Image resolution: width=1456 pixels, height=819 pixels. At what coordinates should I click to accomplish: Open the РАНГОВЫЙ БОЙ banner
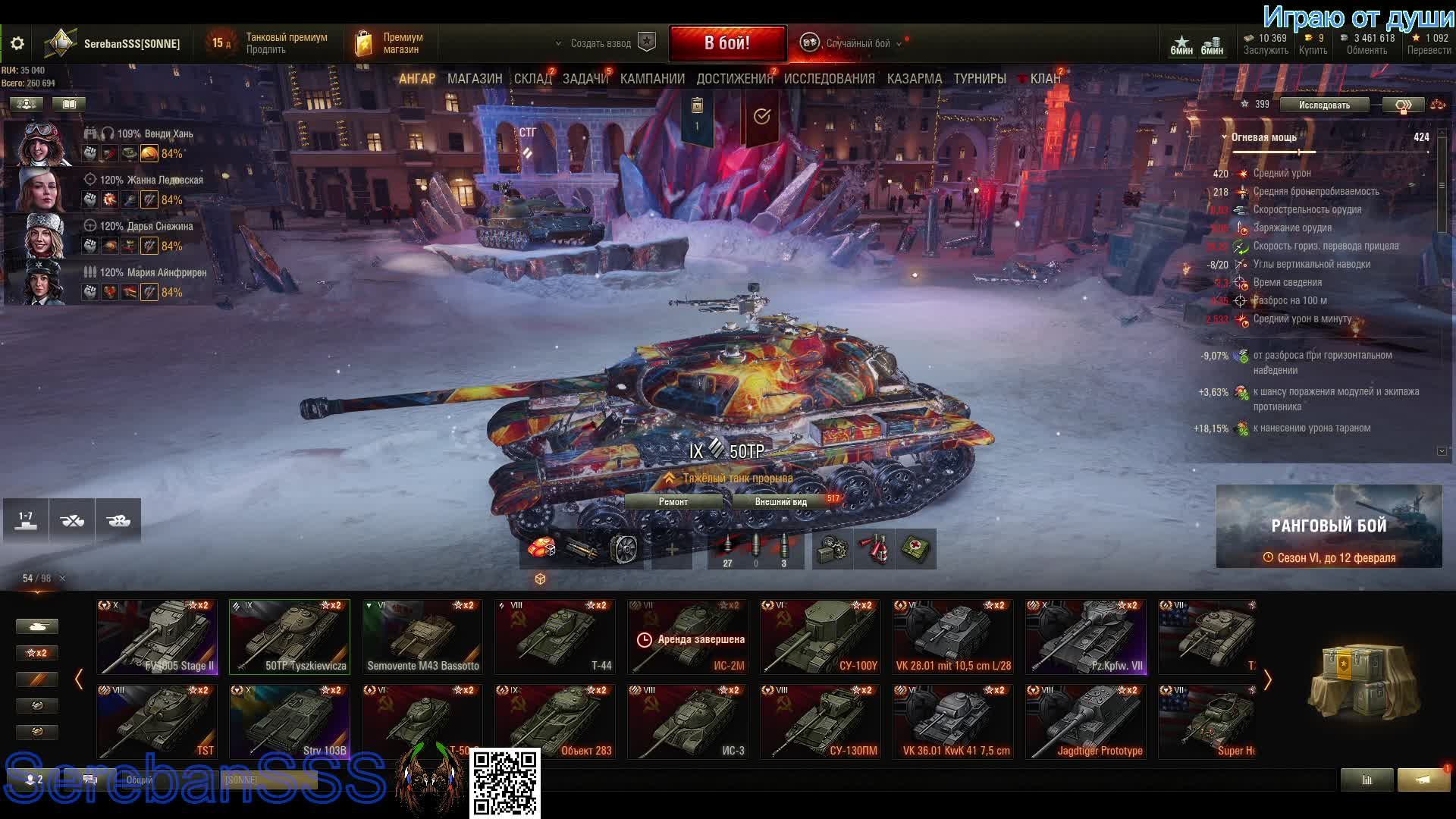[1329, 526]
